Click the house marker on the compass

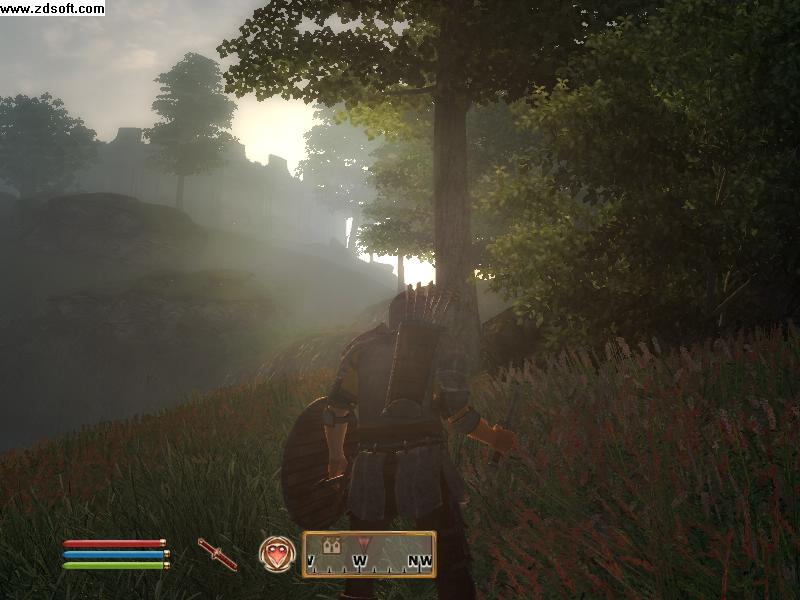click(x=331, y=543)
